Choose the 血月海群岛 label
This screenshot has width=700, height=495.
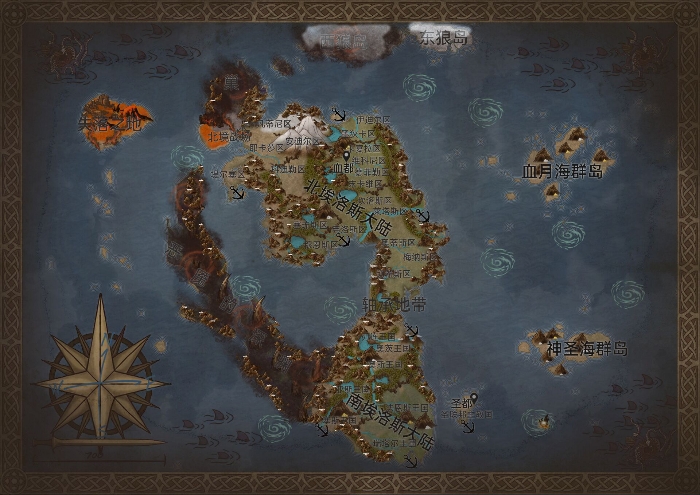564,172
